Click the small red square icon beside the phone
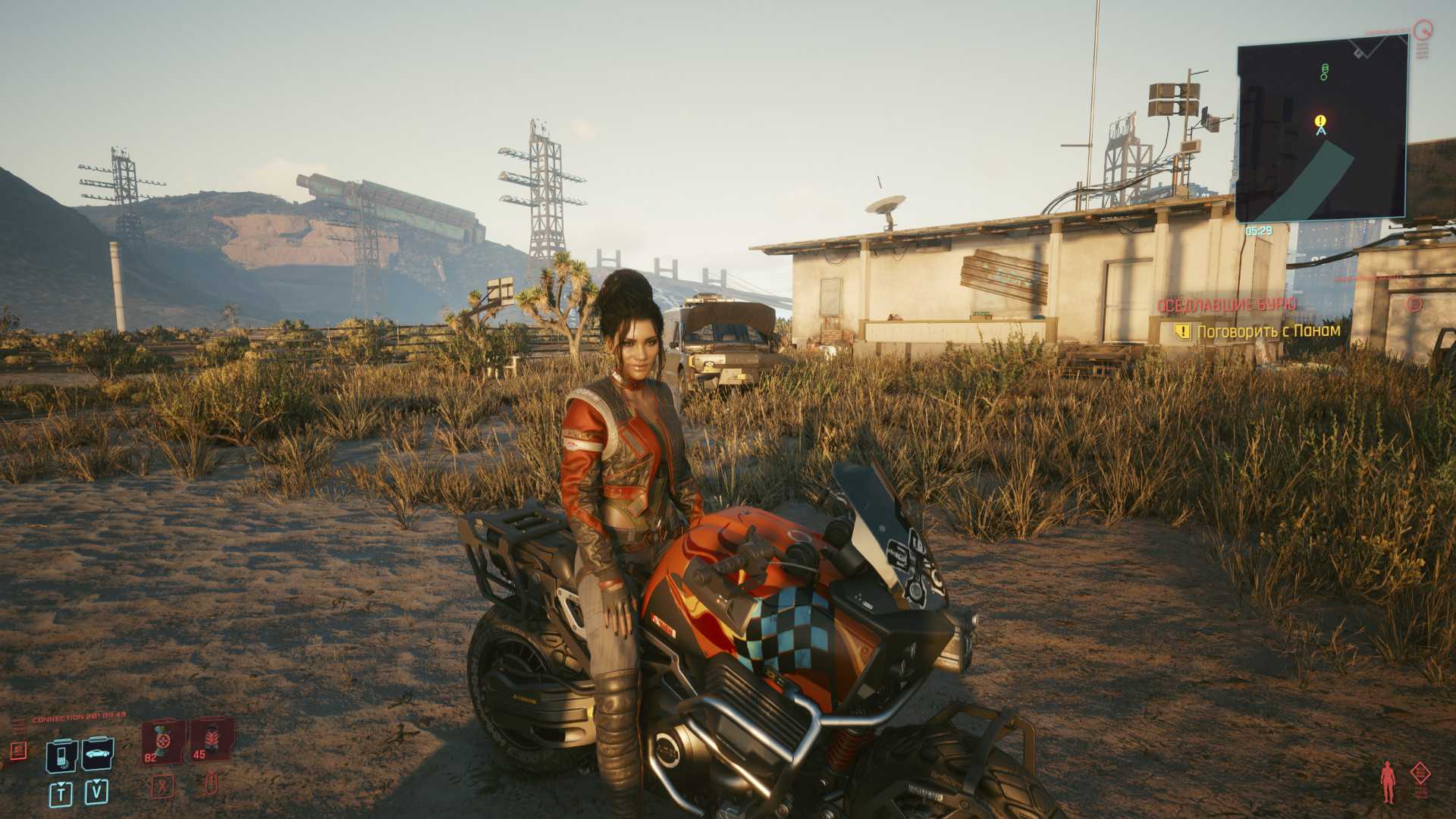This screenshot has height=819, width=1456. coord(18,751)
